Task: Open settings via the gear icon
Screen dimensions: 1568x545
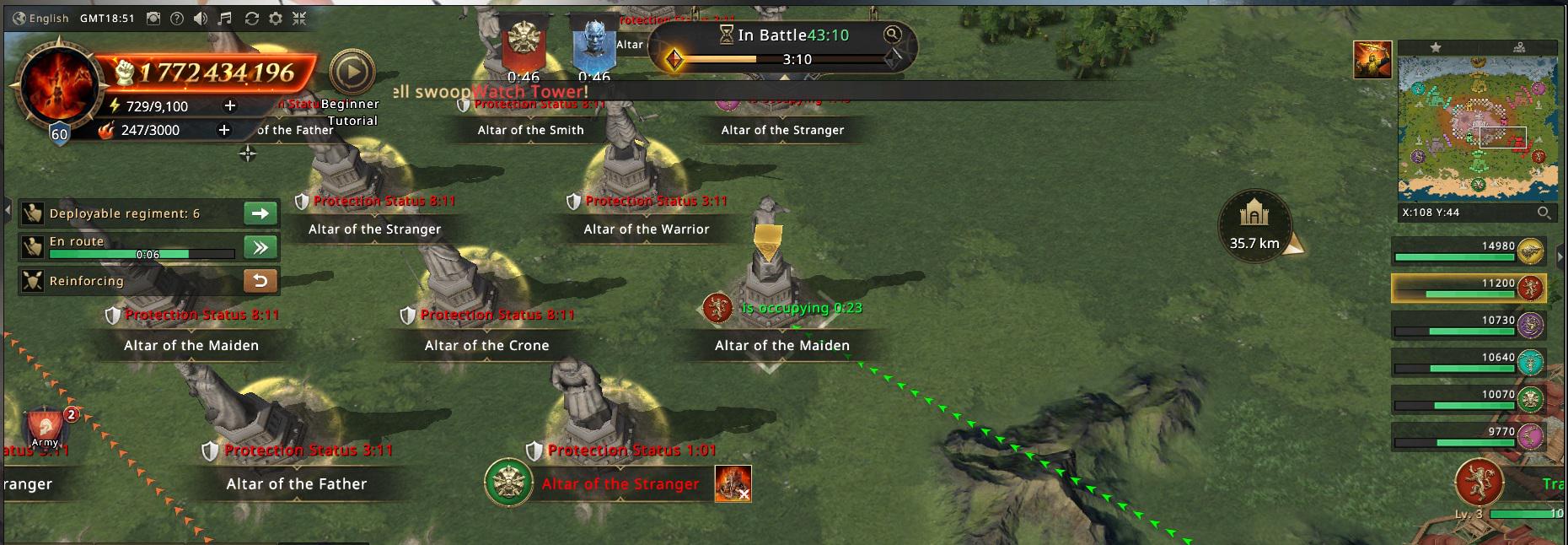Action: pyautogui.click(x=276, y=18)
